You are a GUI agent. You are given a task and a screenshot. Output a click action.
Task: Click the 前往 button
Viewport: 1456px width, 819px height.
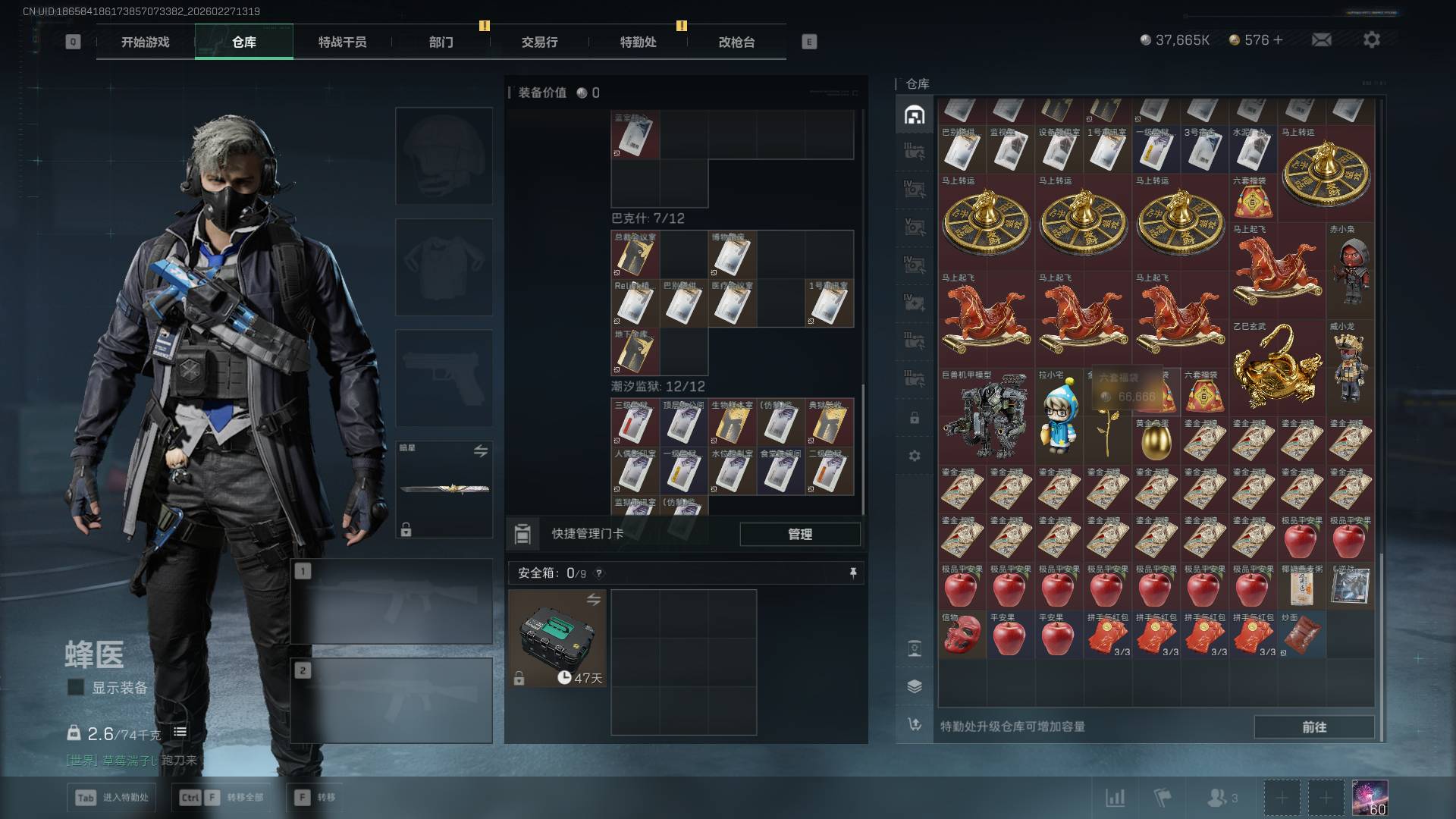pos(1313,726)
